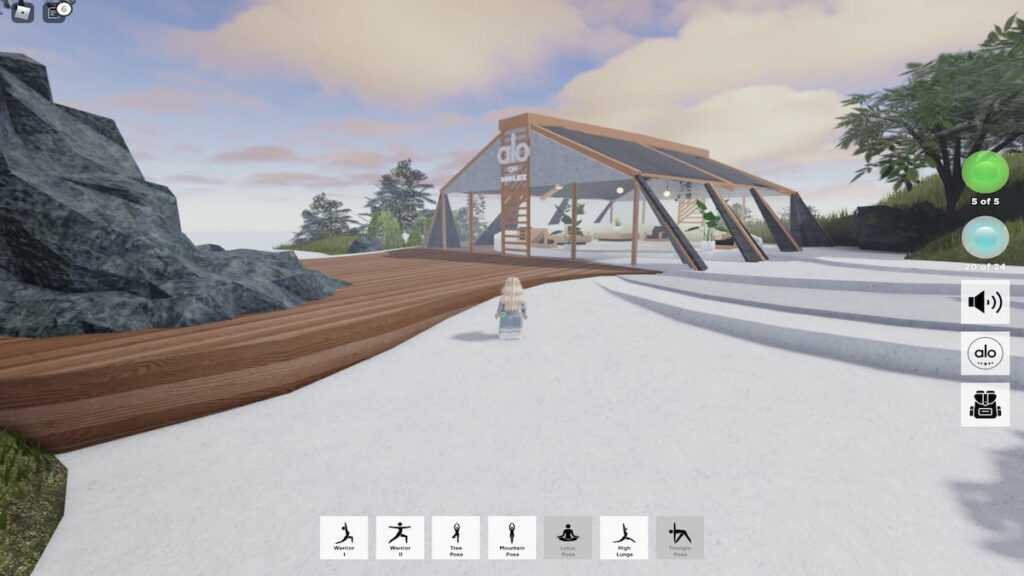Select the greyed-out Lotus Pose slot

(568, 537)
